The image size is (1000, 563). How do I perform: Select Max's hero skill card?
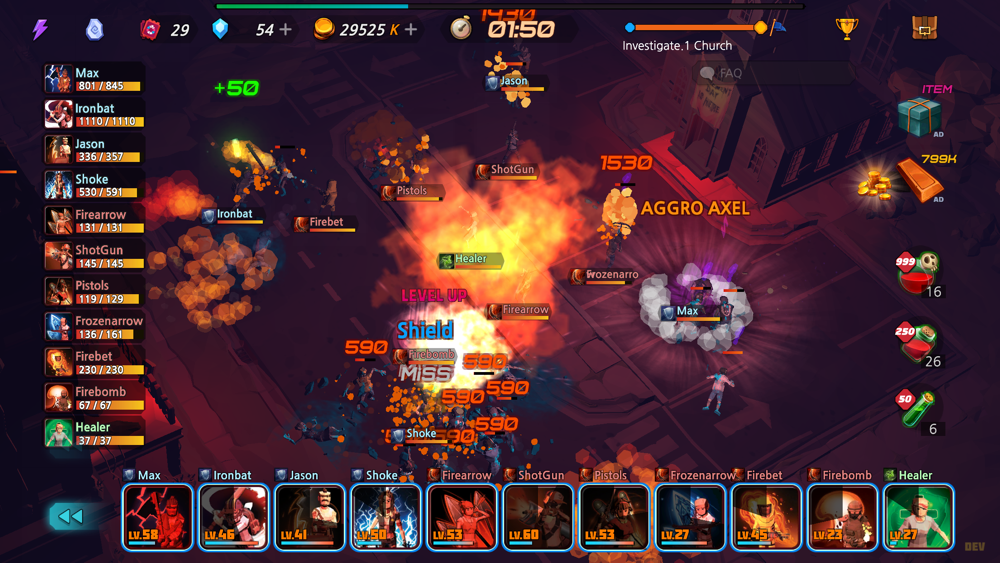pos(158,516)
